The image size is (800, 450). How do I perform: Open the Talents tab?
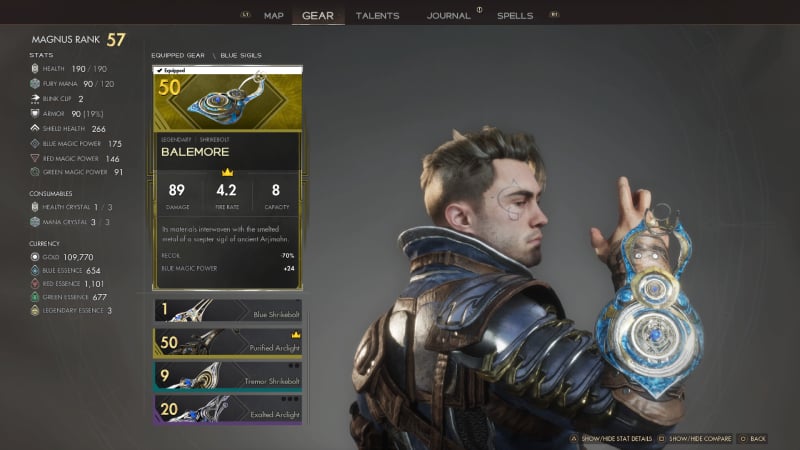377,16
